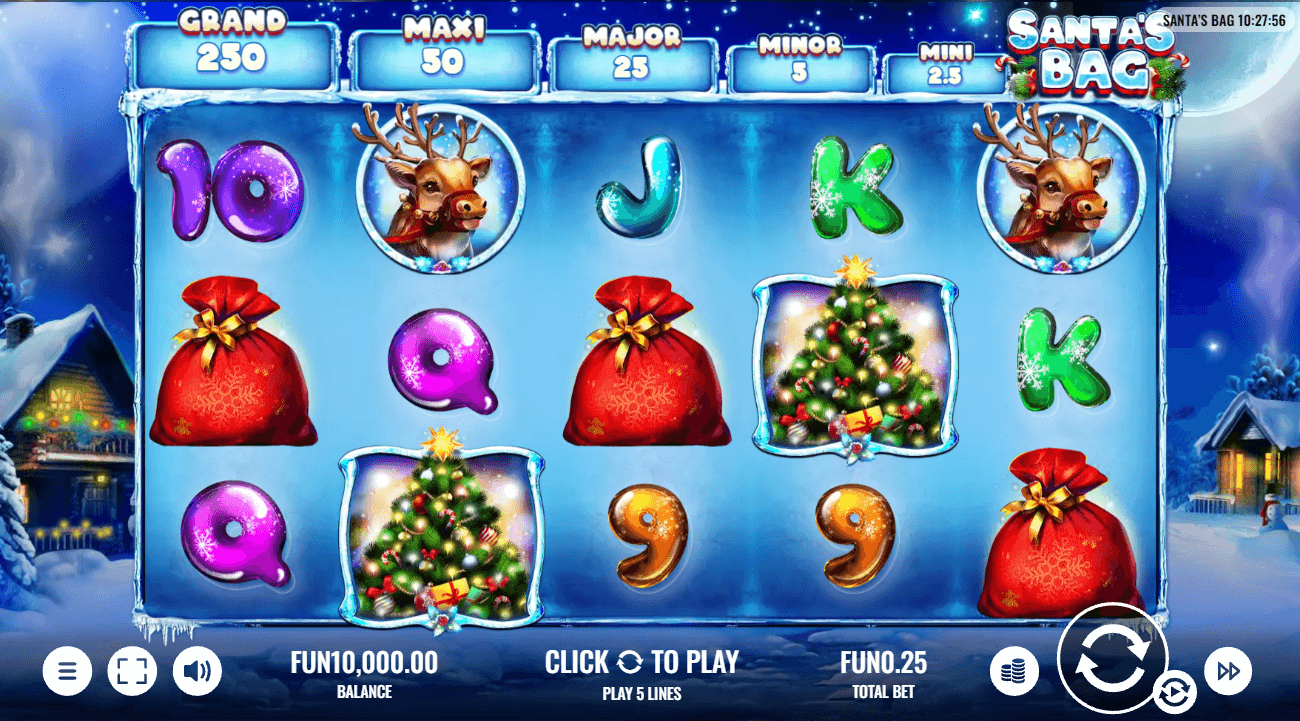This screenshot has width=1300, height=721.
Task: Mute the sound with the speaker icon
Action: click(197, 671)
